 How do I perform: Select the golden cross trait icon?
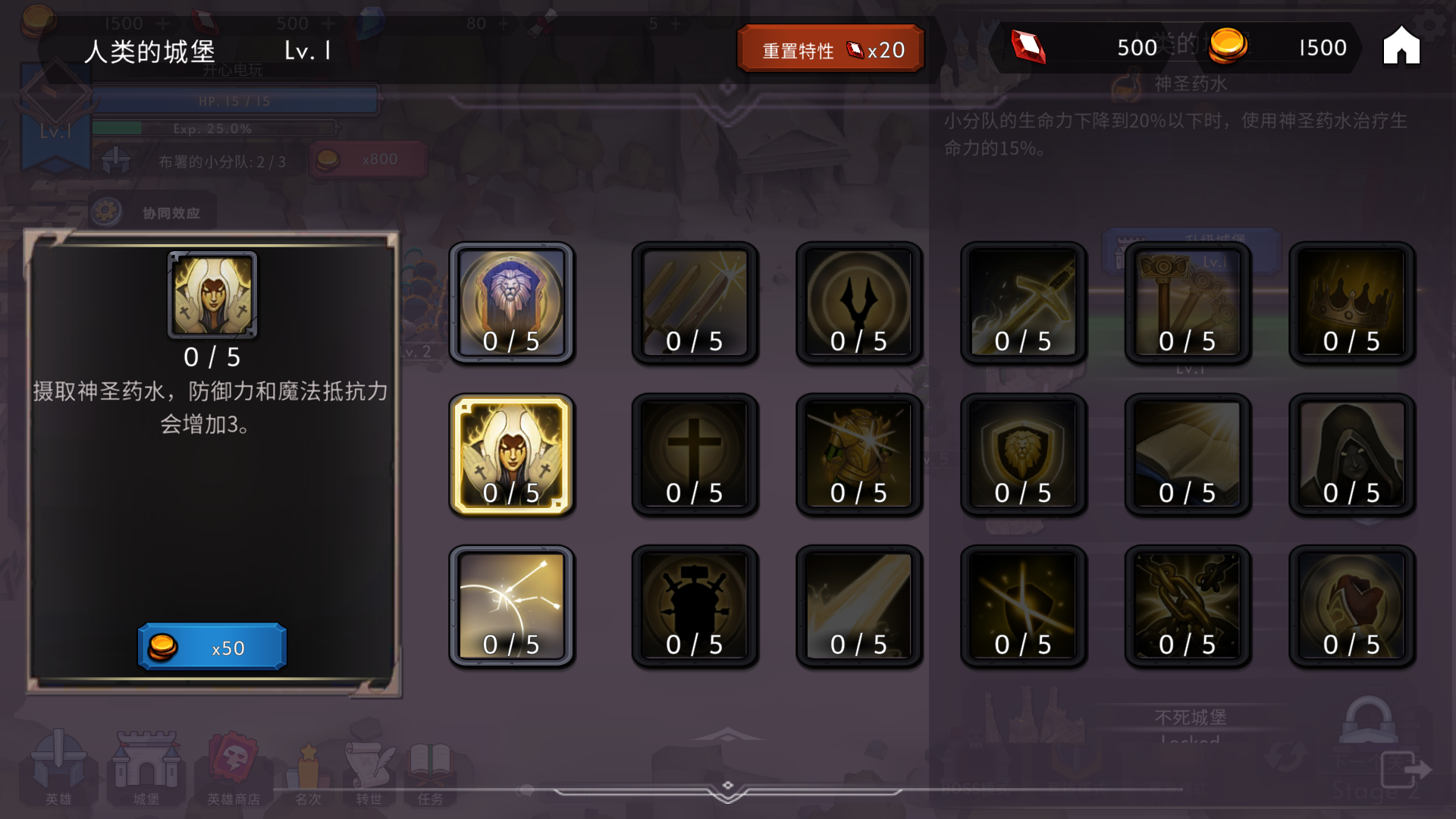[695, 453]
